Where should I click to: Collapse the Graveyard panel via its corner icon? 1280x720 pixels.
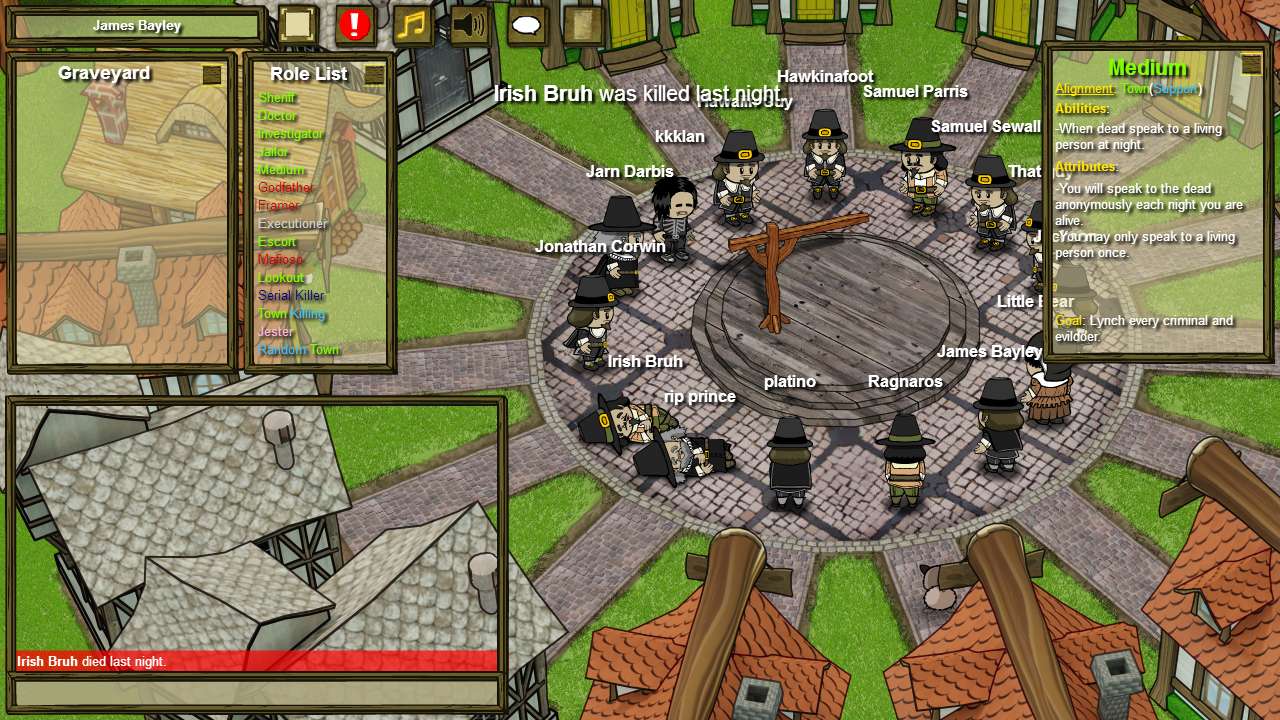click(x=212, y=73)
